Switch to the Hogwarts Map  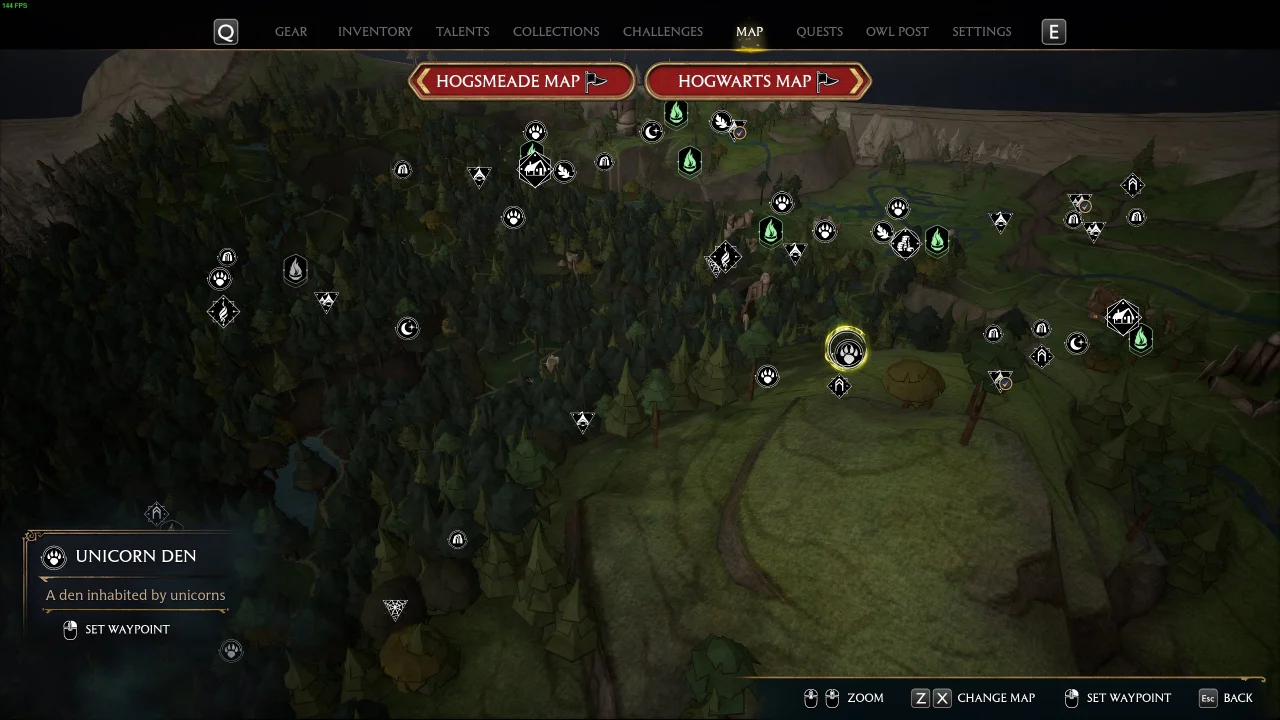coord(757,81)
